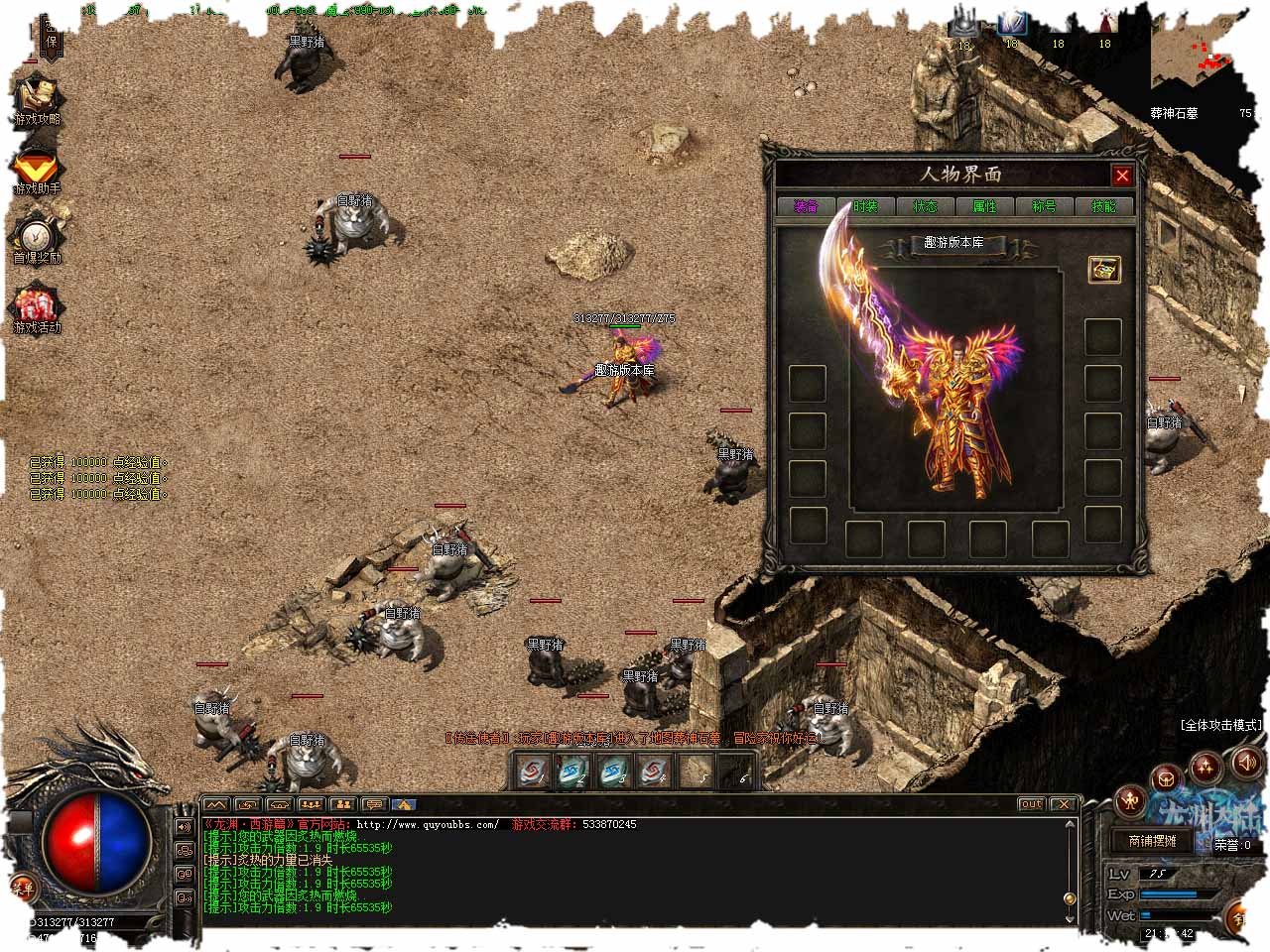Show the 称号 titles tab
1270x952 pixels.
1044,206
